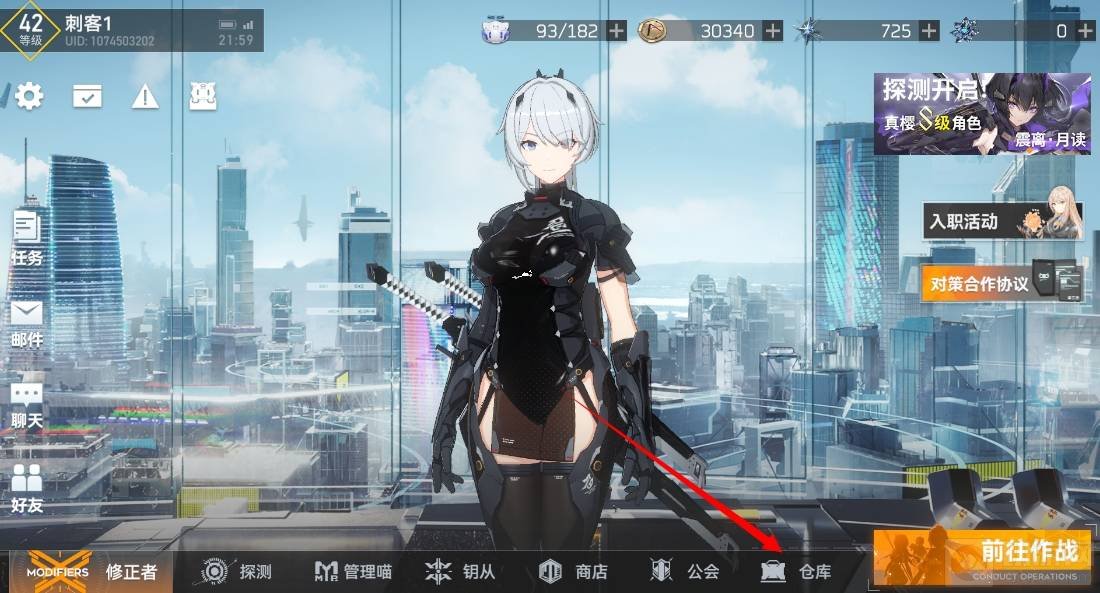Open the 邮件 mail inbox
Viewport: 1100px width, 593px height.
point(27,322)
